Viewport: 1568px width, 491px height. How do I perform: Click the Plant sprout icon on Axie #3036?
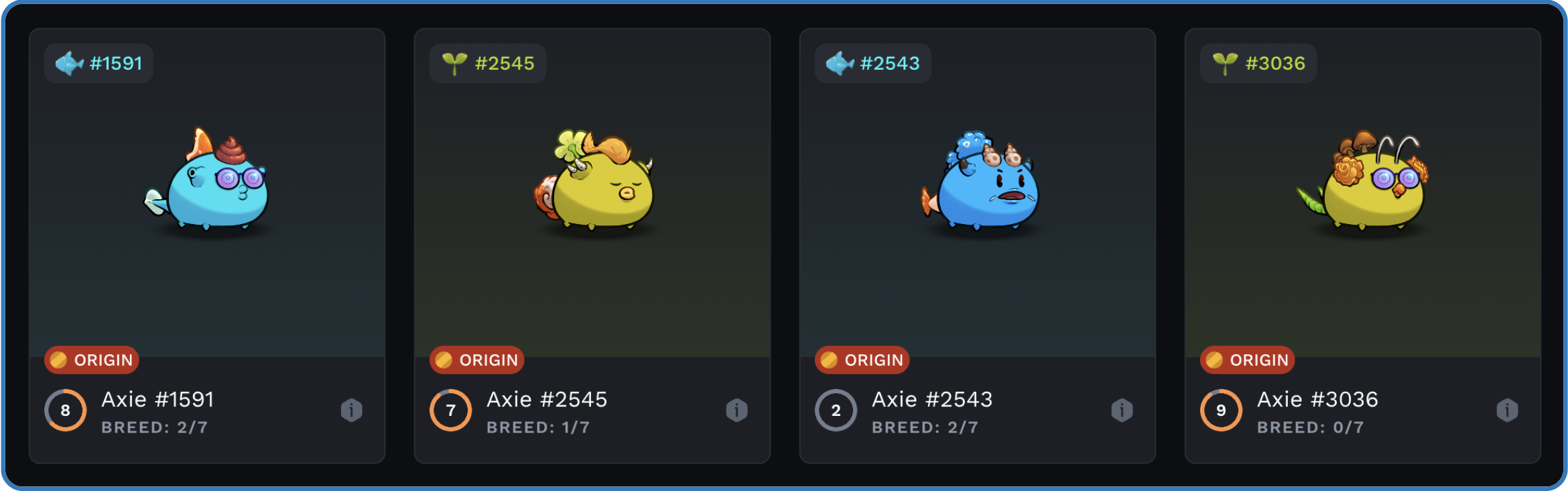[1225, 62]
